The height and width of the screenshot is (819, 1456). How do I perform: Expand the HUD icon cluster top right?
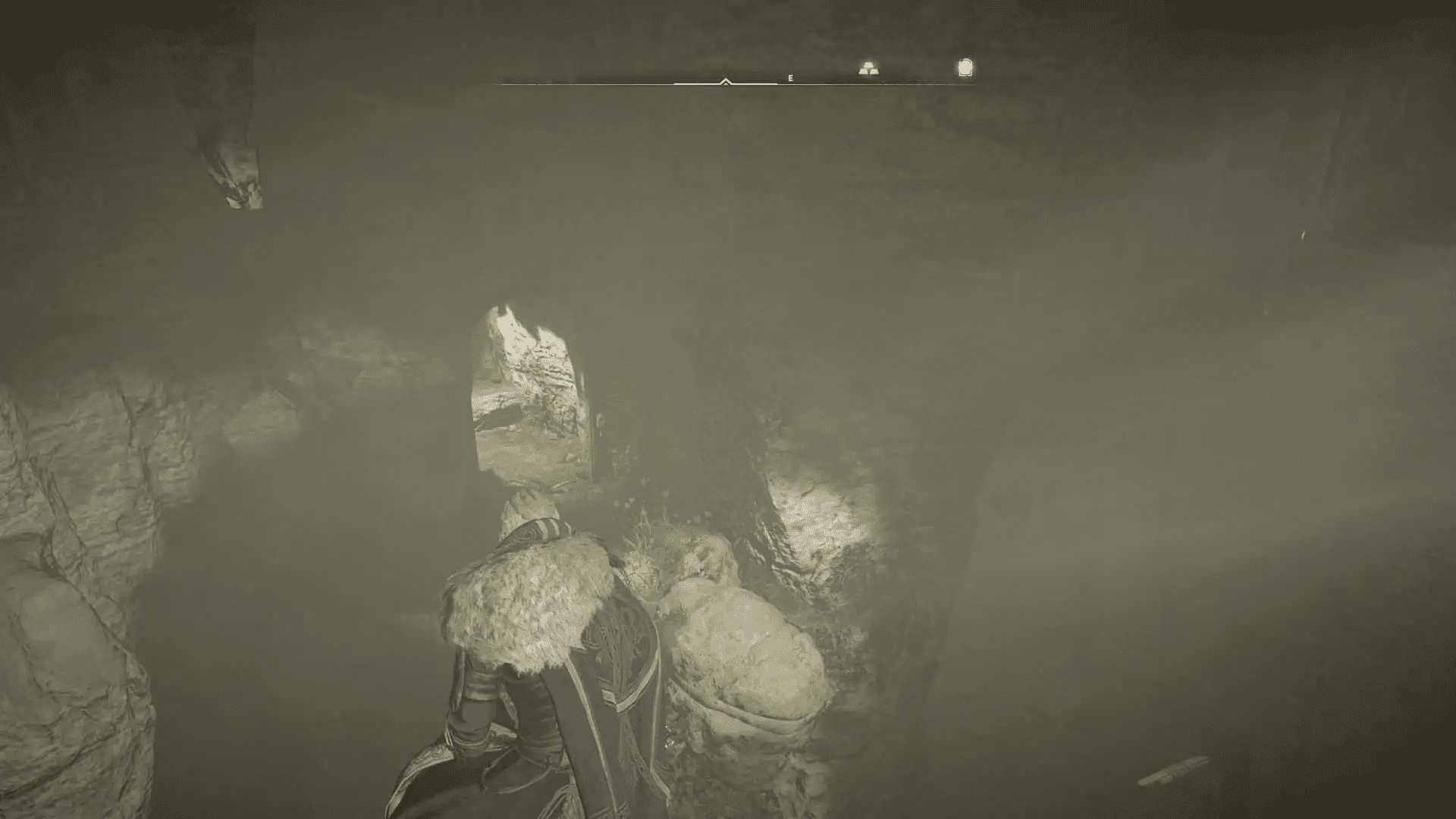click(918, 68)
